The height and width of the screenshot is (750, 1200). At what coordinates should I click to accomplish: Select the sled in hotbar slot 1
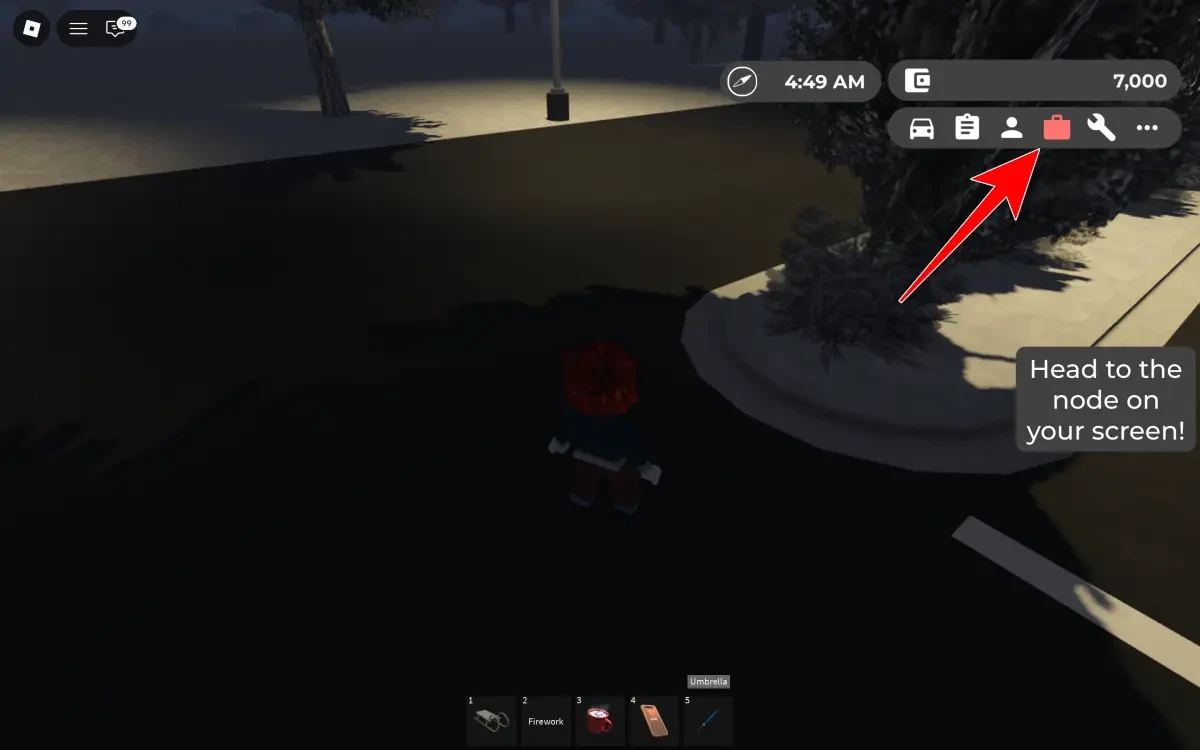coord(491,720)
